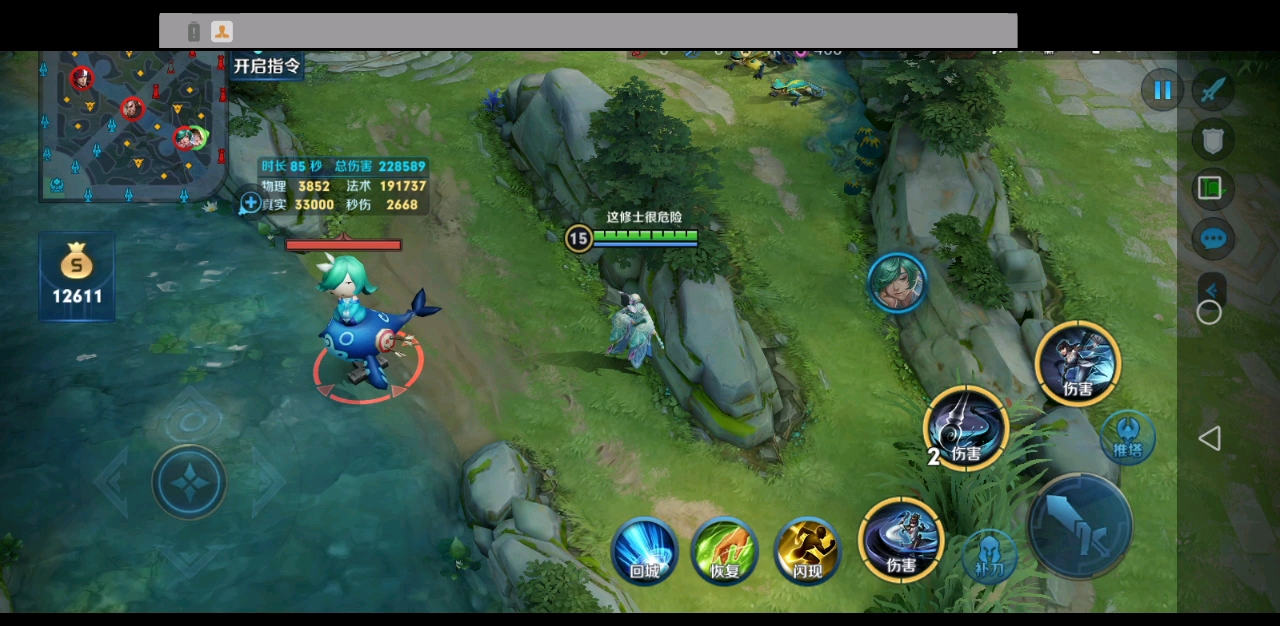
Task: Use the 回城 recall spell
Action: click(644, 550)
